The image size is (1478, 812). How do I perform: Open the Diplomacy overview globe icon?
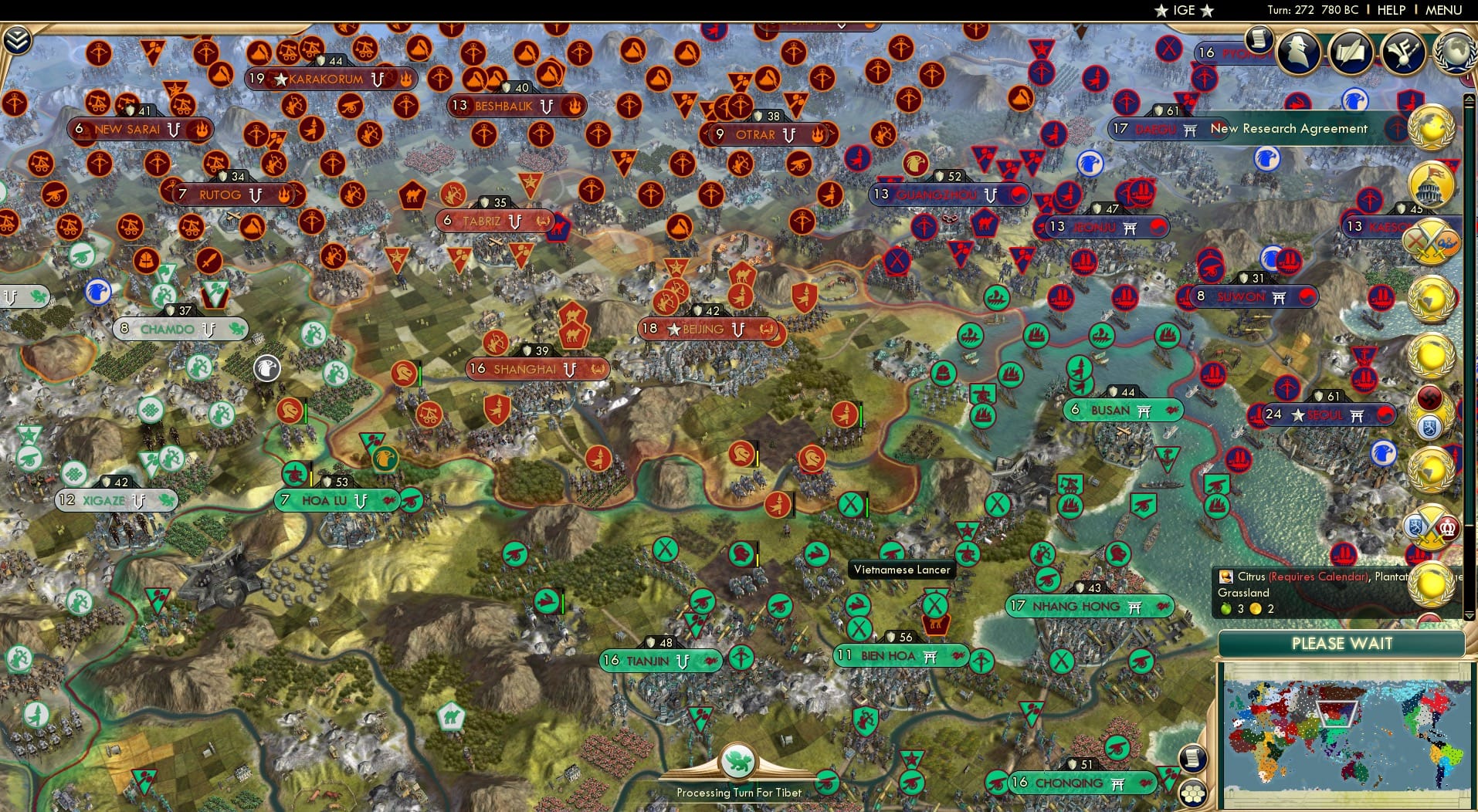click(x=1455, y=52)
